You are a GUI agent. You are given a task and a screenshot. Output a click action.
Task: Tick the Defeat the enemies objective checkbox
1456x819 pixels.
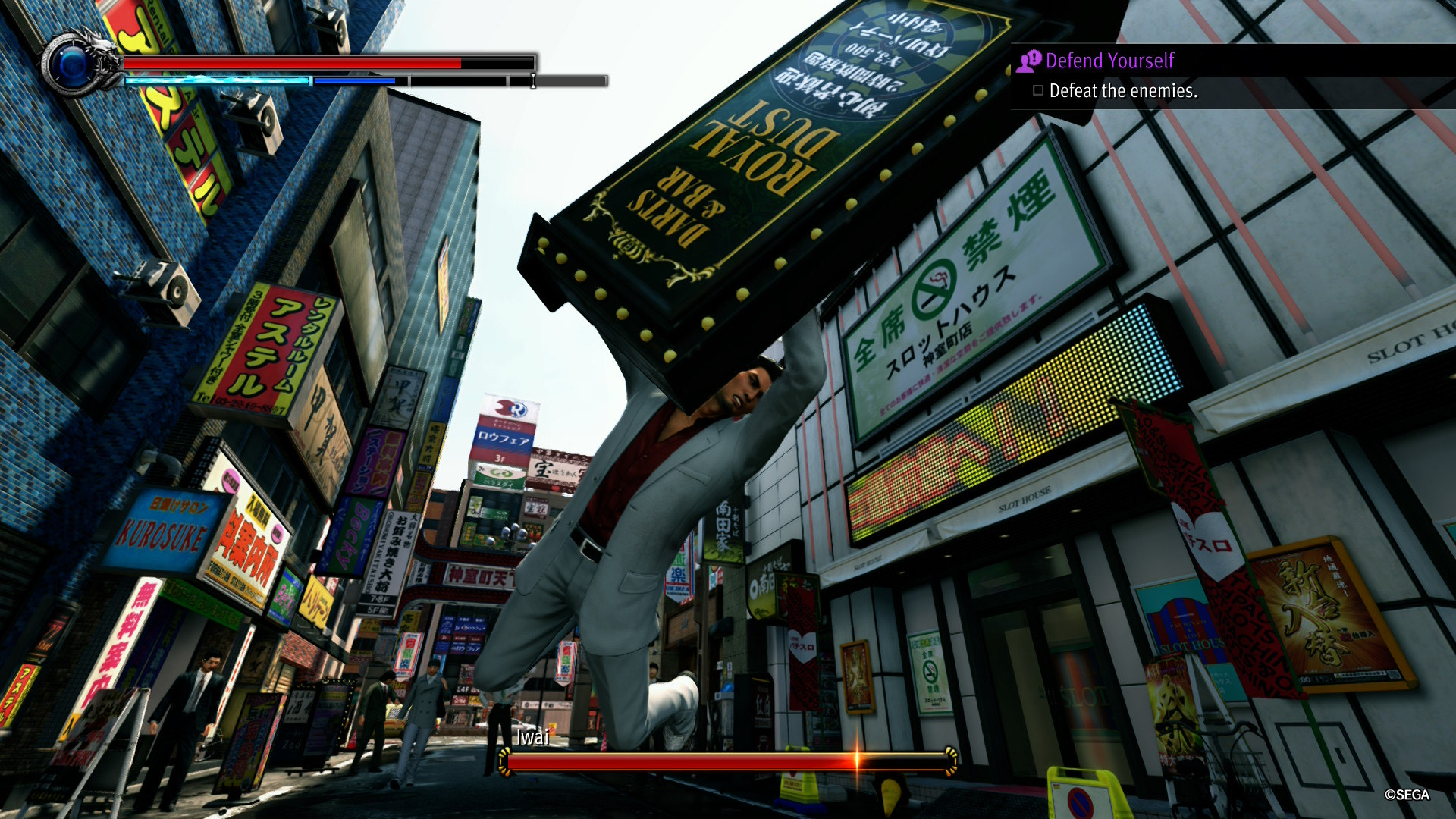[x=1038, y=91]
